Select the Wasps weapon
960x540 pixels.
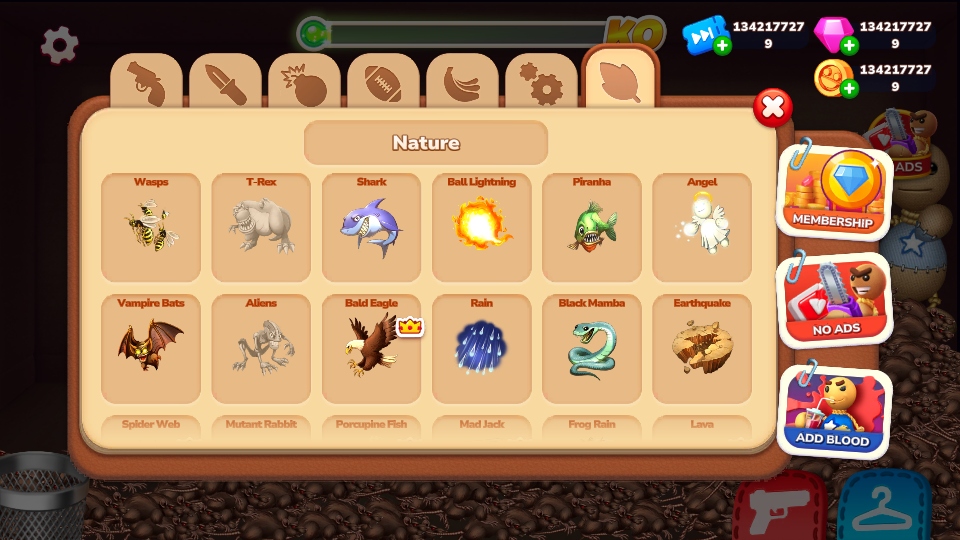tap(151, 227)
